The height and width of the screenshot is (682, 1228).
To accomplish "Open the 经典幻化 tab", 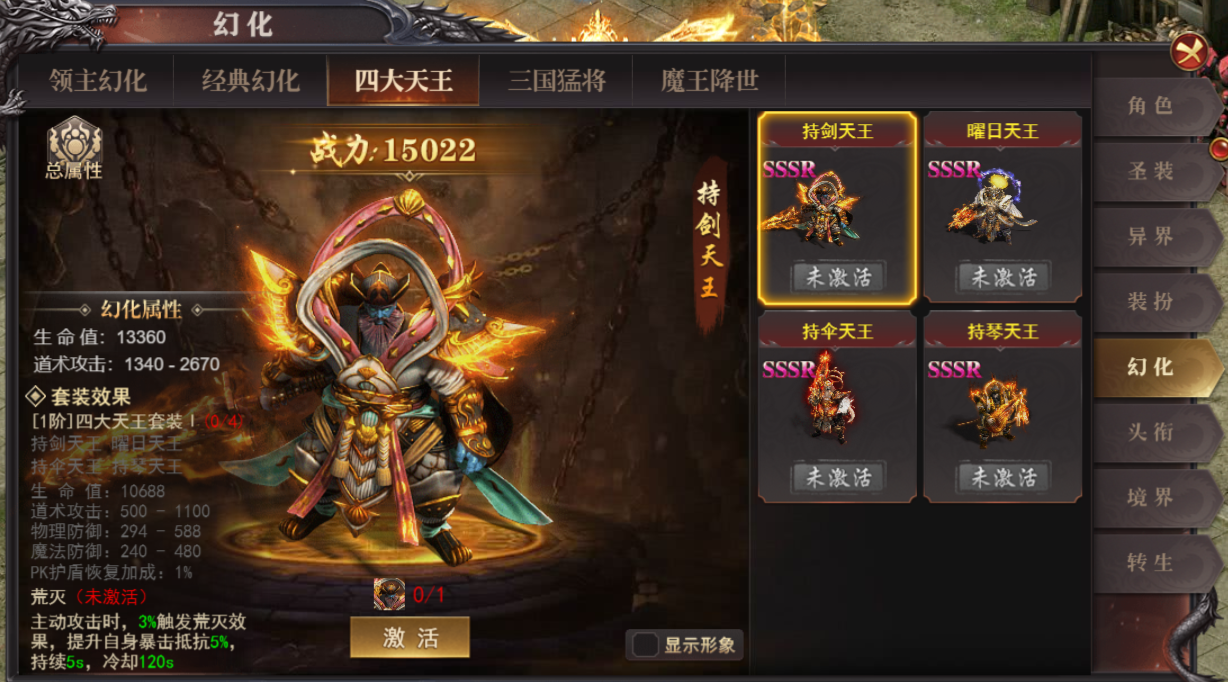I will pos(251,81).
